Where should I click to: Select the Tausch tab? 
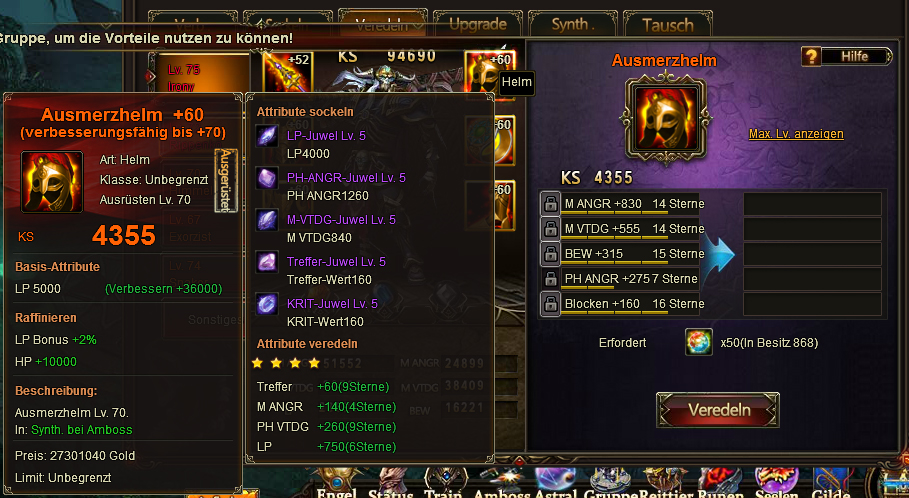[x=667, y=24]
